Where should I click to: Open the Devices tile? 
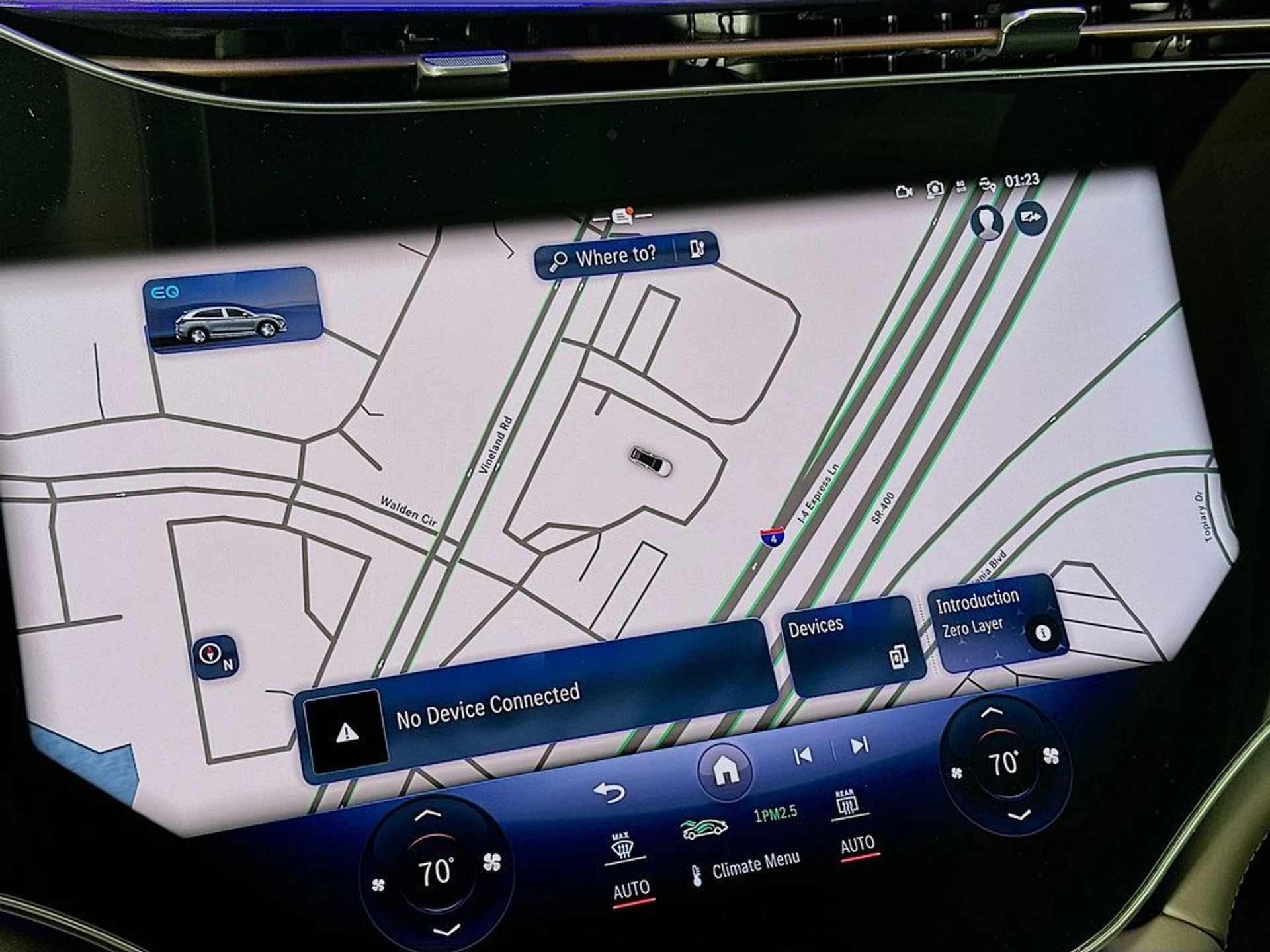click(x=853, y=645)
